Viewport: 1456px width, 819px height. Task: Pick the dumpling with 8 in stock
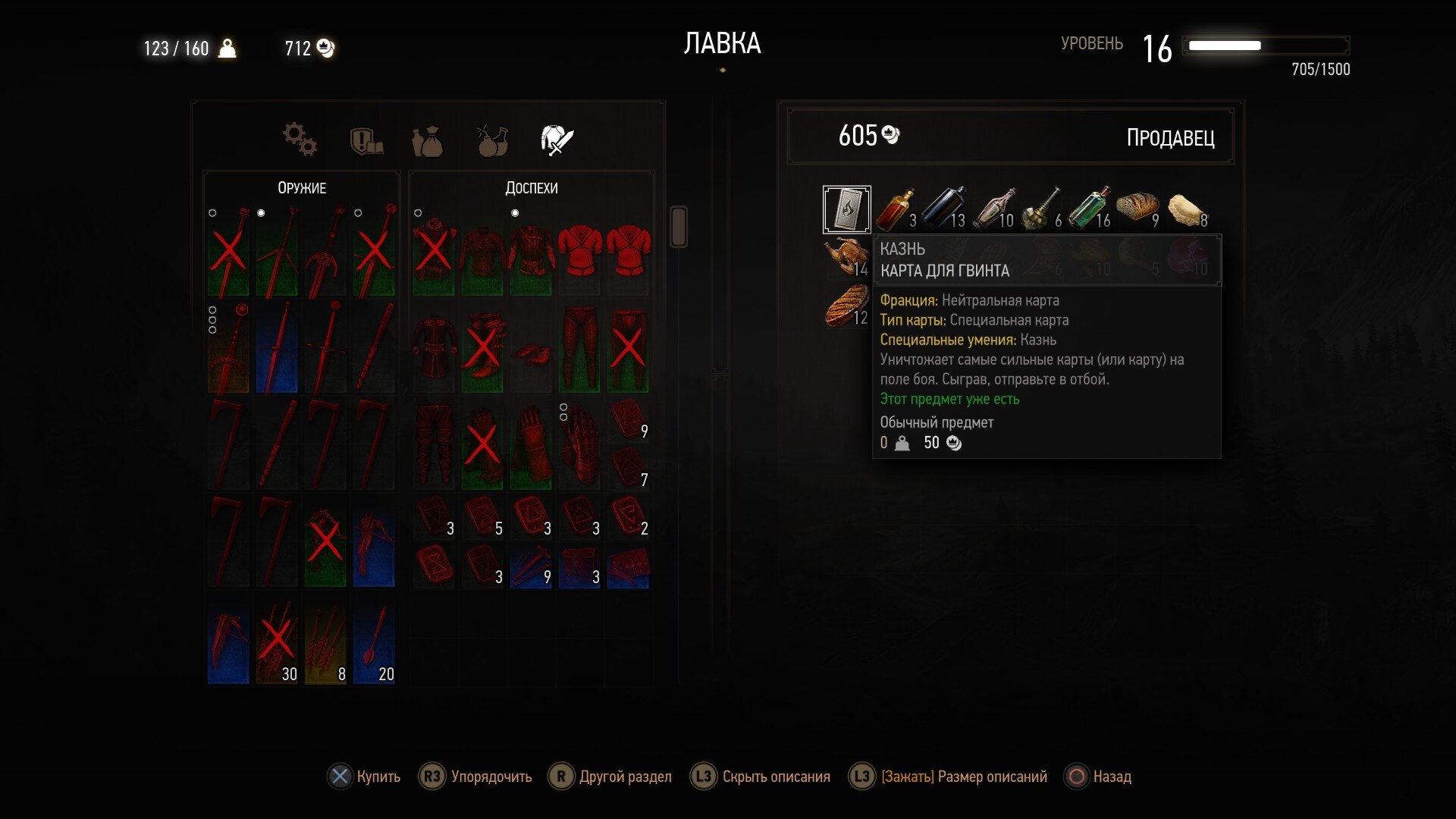[1186, 209]
